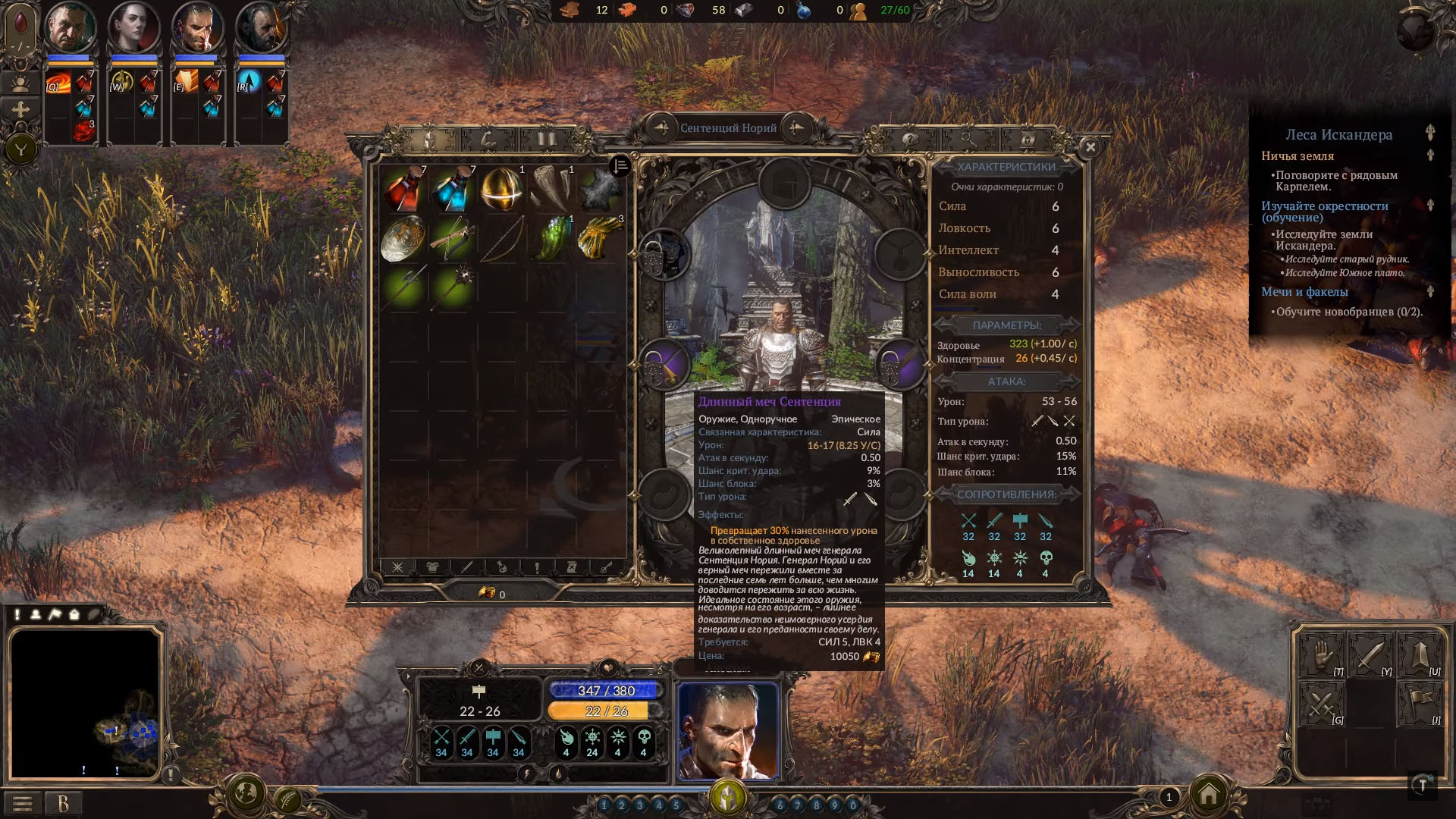Select the spiked mace inventory item
The width and height of the screenshot is (1456, 819).
coord(453,287)
